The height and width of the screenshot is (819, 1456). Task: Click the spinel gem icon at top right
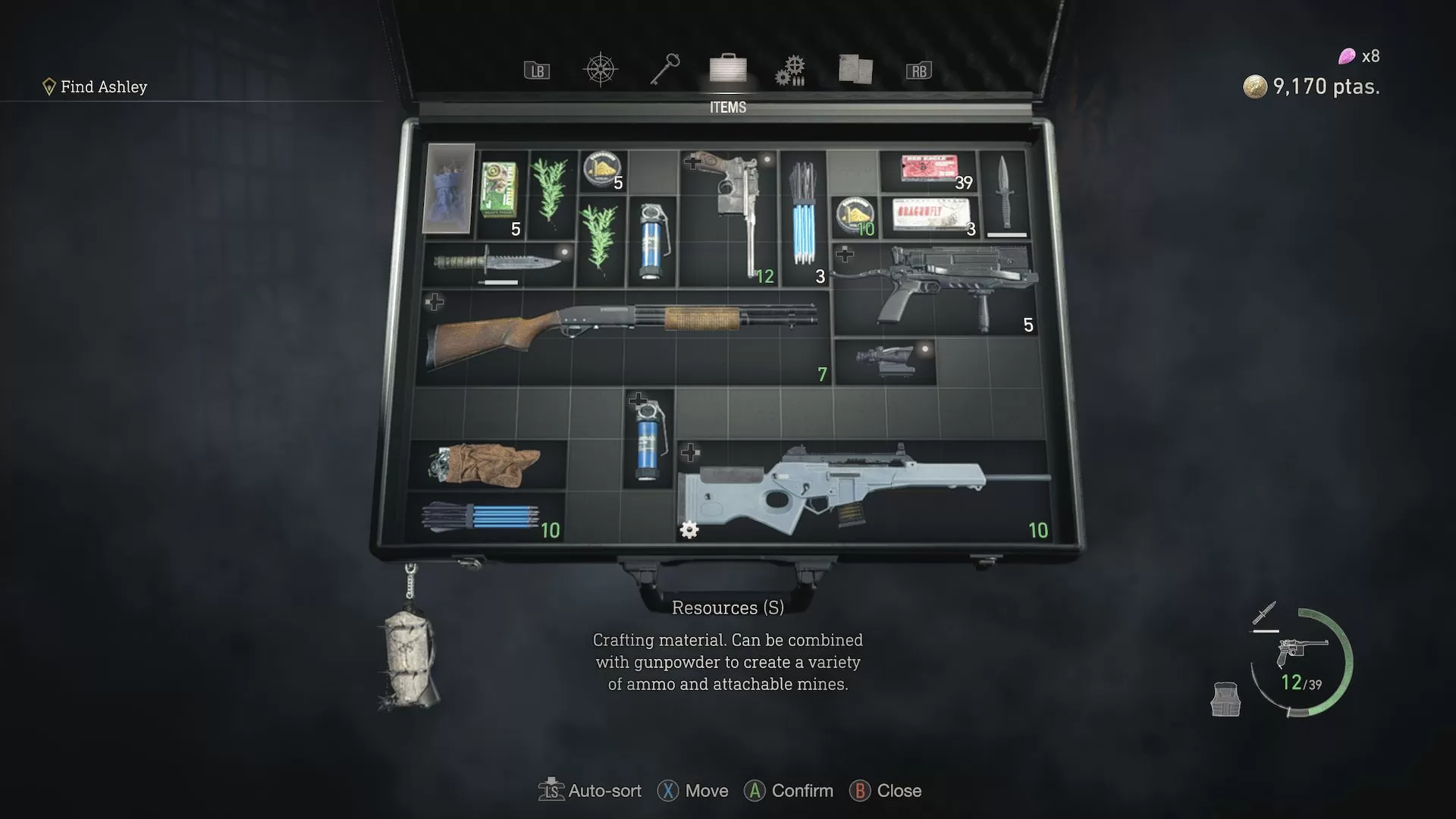pyautogui.click(x=1347, y=56)
